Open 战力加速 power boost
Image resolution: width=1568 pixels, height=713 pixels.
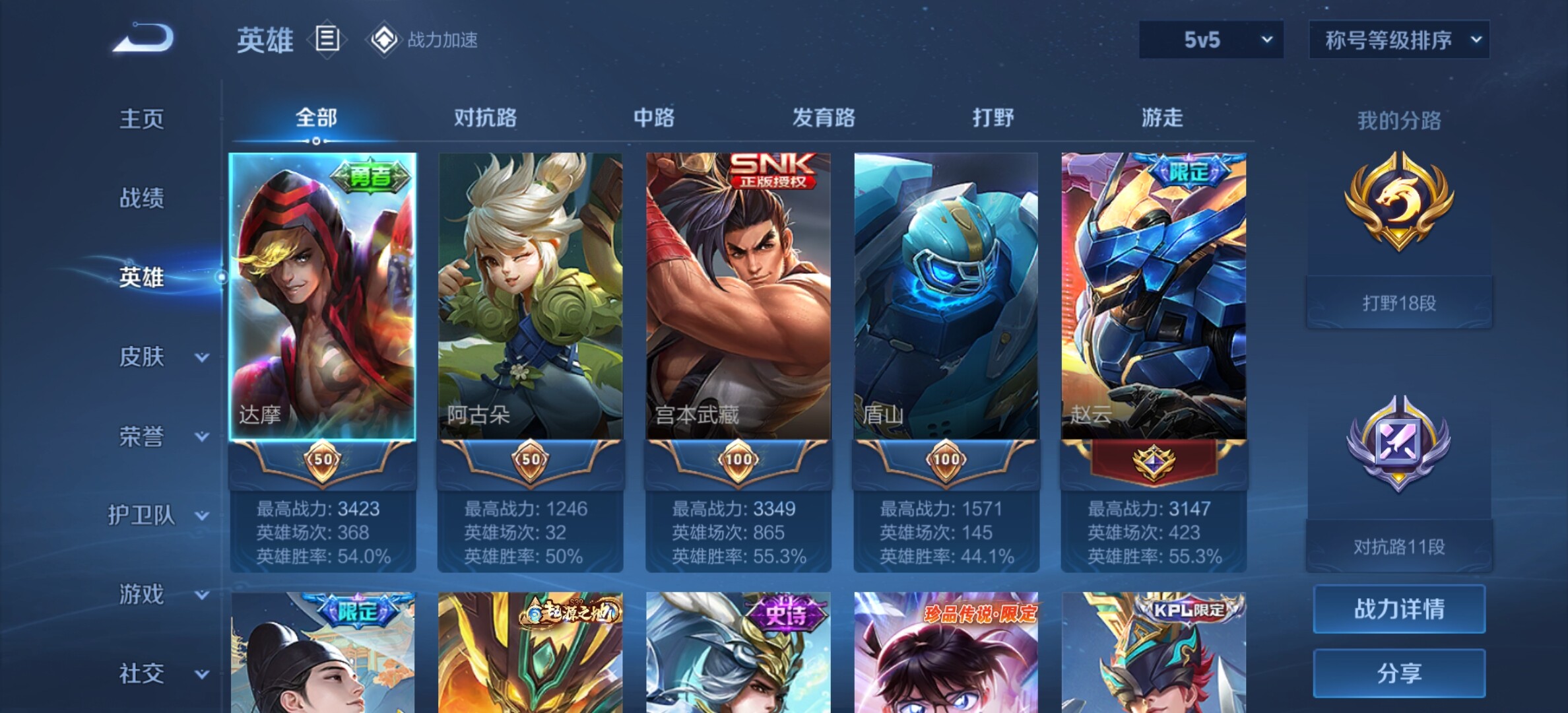coord(424,40)
